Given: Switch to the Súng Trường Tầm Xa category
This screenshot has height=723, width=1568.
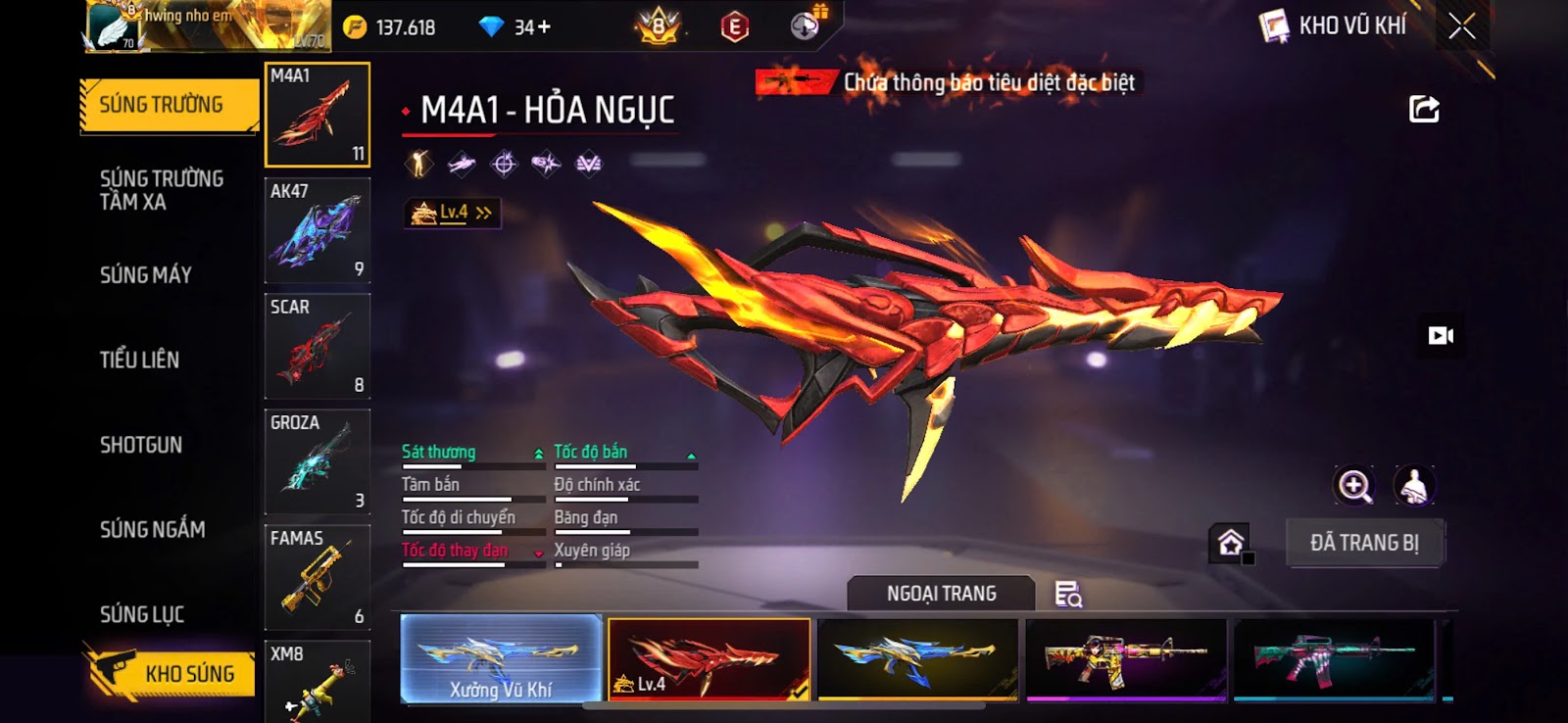Looking at the screenshot, I should [x=161, y=190].
